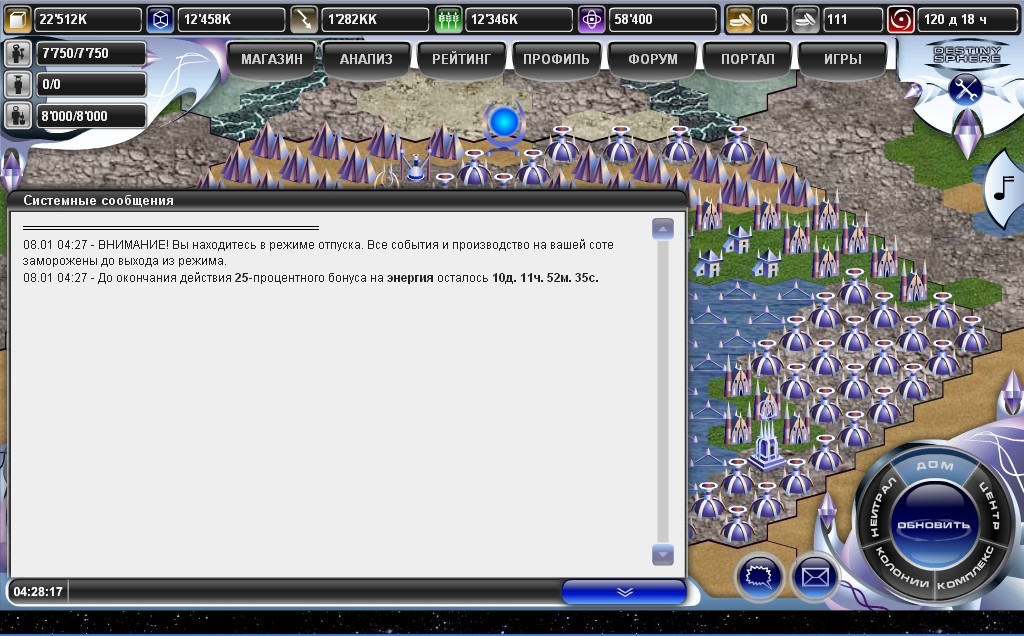1024x636 pixels.
Task: Go to the ФОРУМ
Action: pyautogui.click(x=652, y=59)
